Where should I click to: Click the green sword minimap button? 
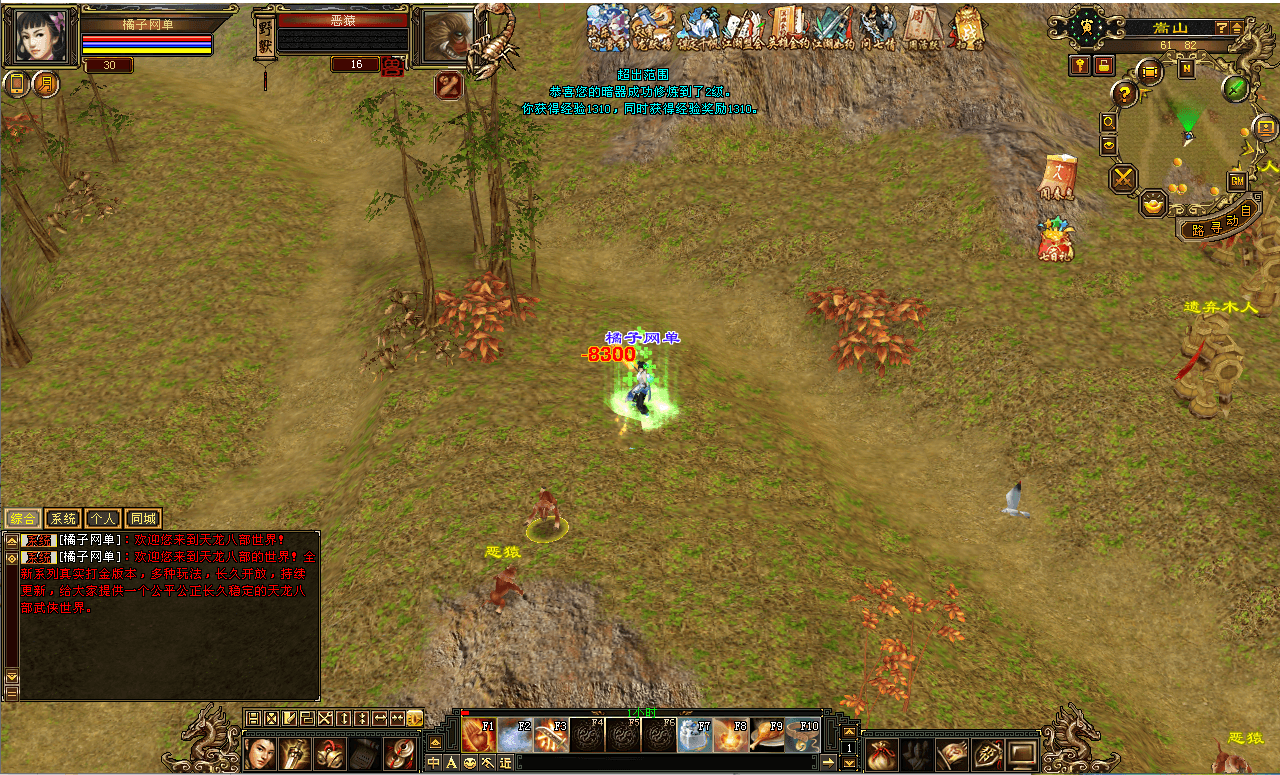pos(1236,88)
